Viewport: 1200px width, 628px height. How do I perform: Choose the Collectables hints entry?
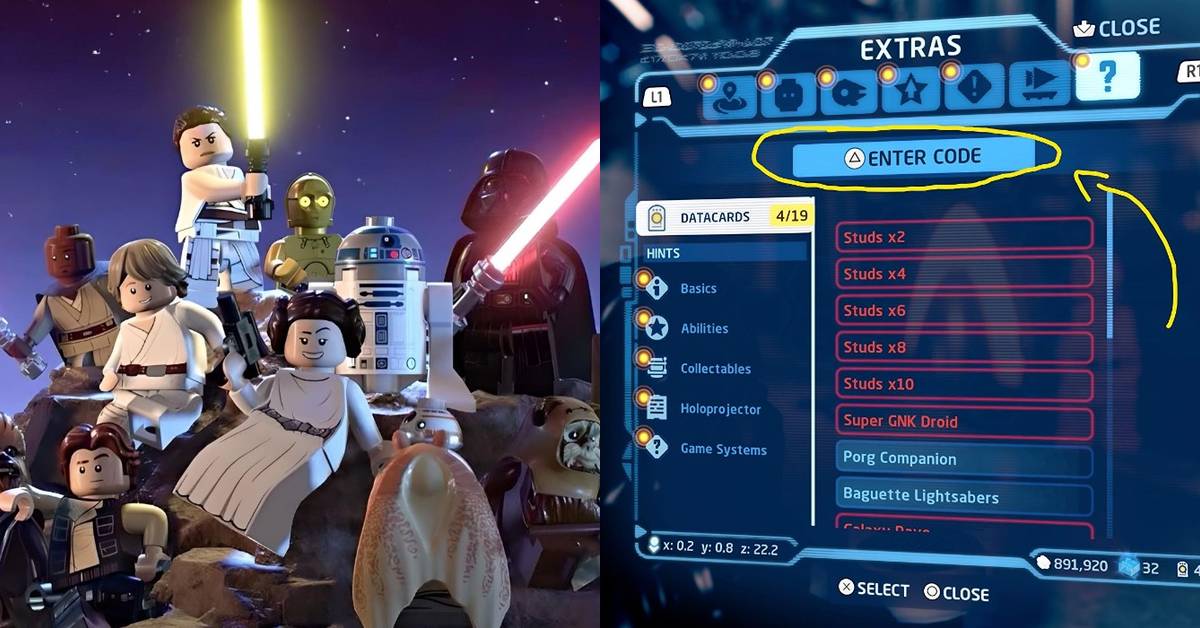point(715,369)
